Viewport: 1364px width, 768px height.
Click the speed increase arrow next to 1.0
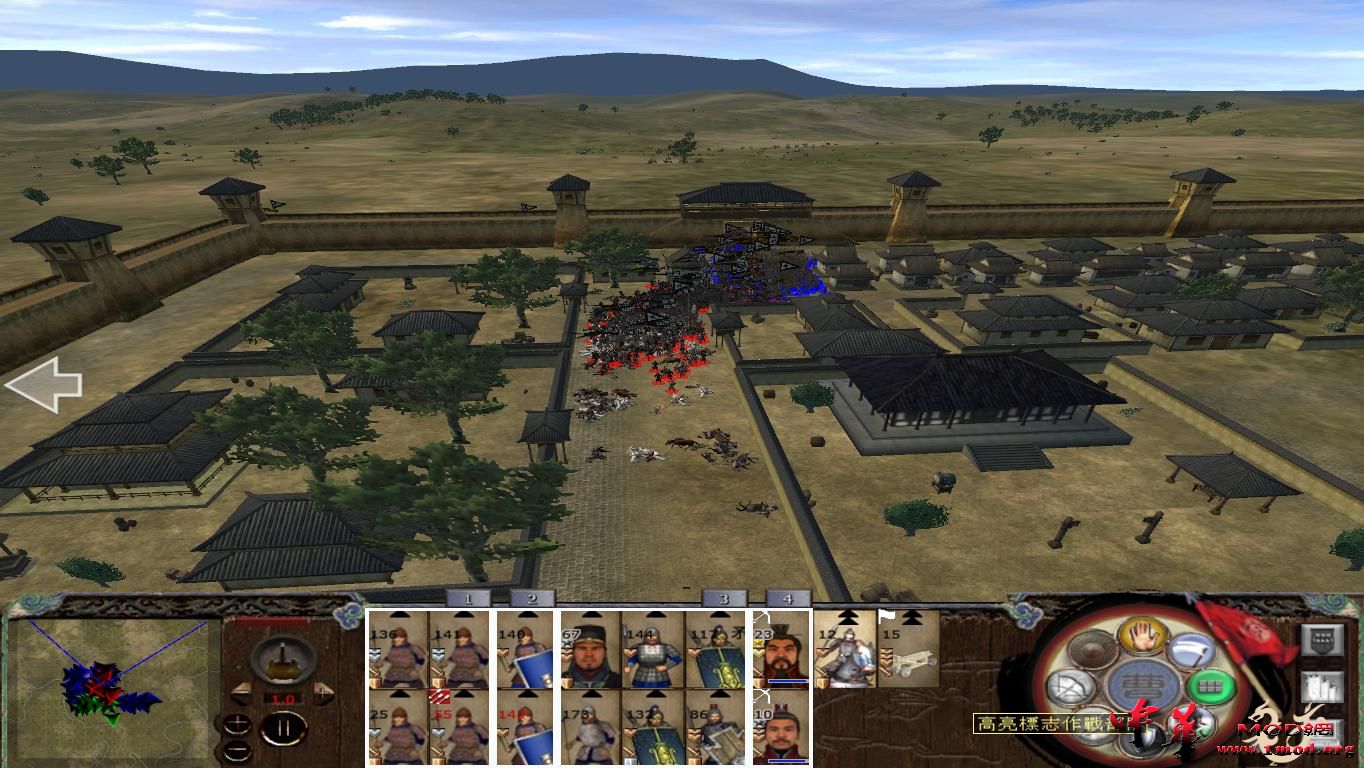point(323,692)
